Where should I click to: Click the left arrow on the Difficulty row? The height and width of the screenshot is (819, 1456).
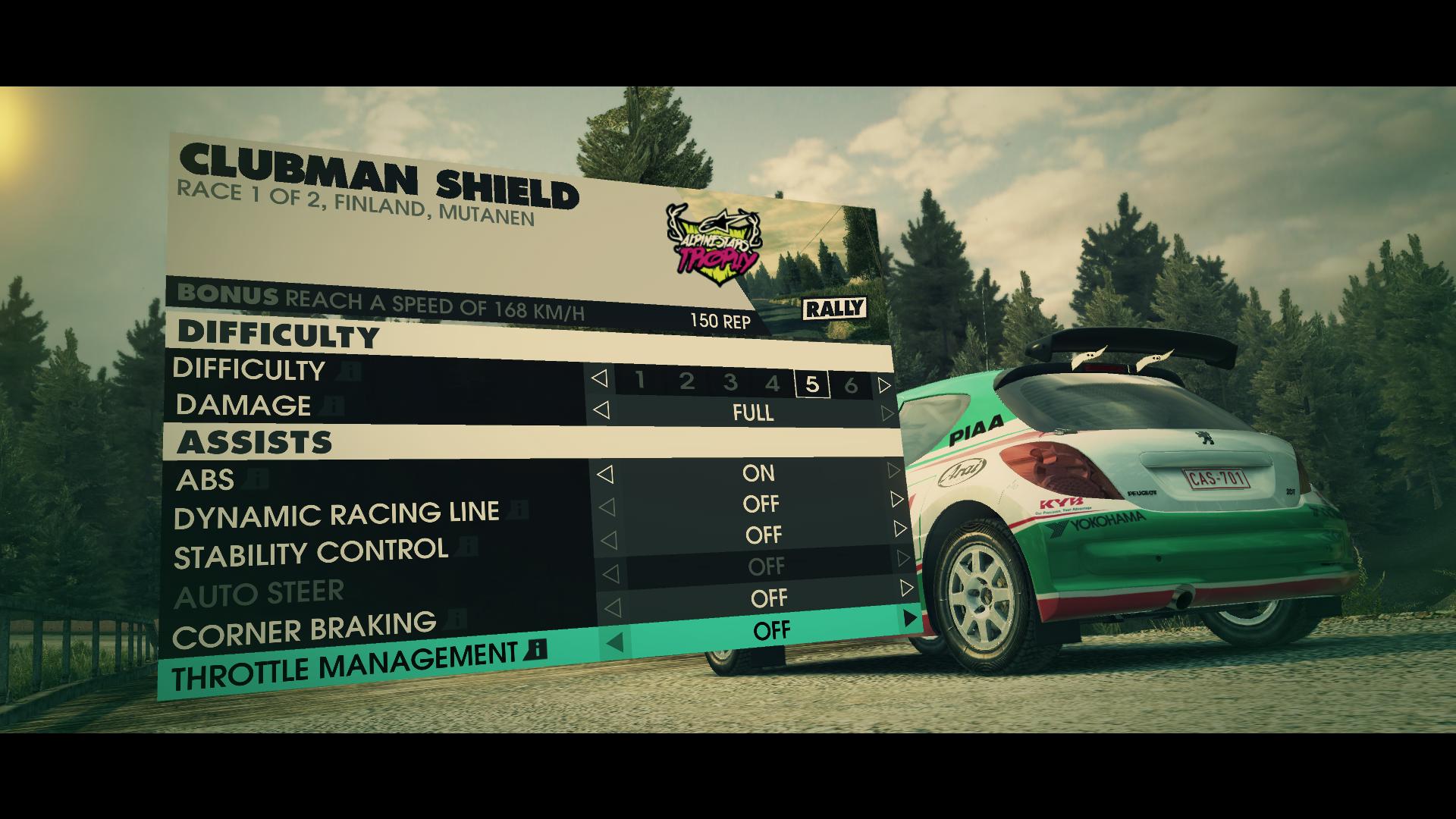pyautogui.click(x=599, y=378)
